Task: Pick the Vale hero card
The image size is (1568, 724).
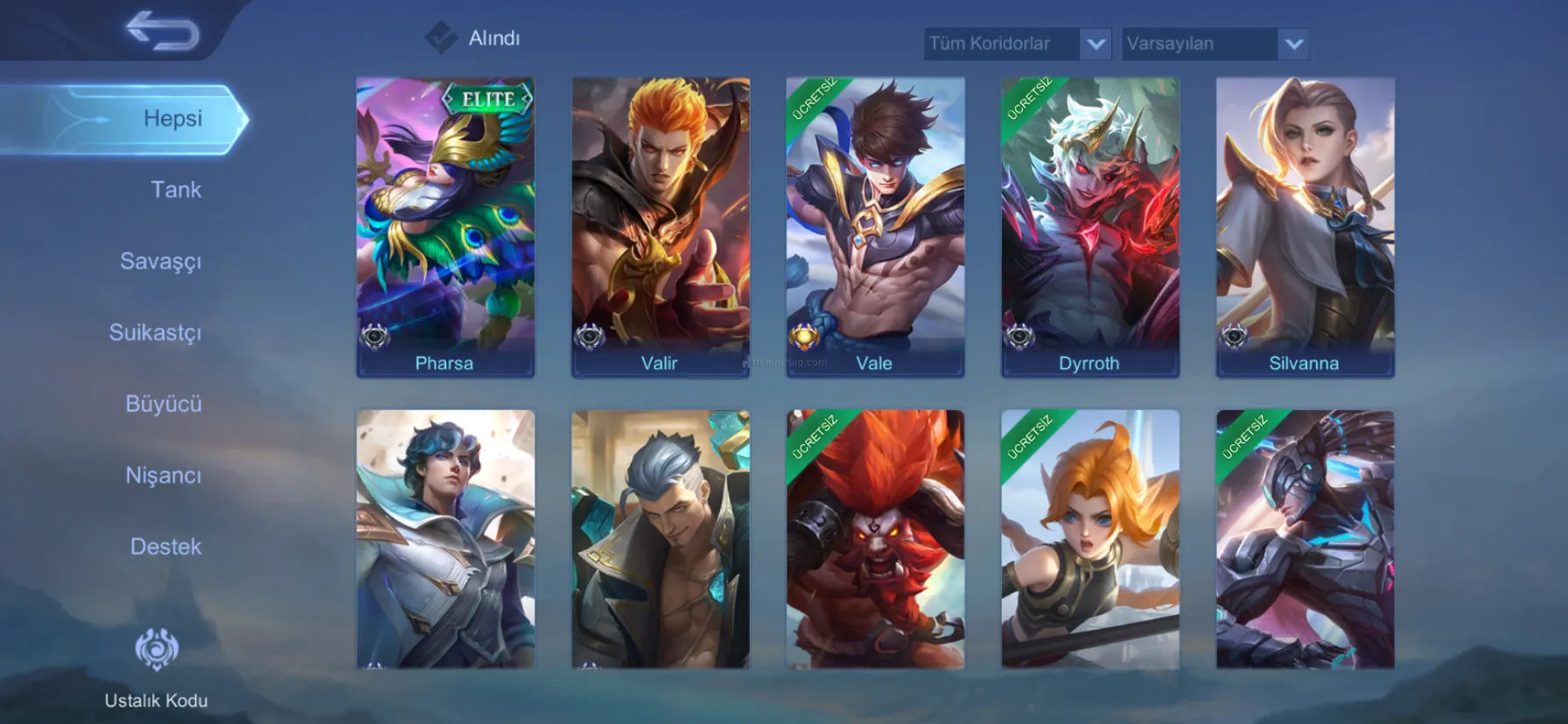Action: pyautogui.click(x=875, y=227)
